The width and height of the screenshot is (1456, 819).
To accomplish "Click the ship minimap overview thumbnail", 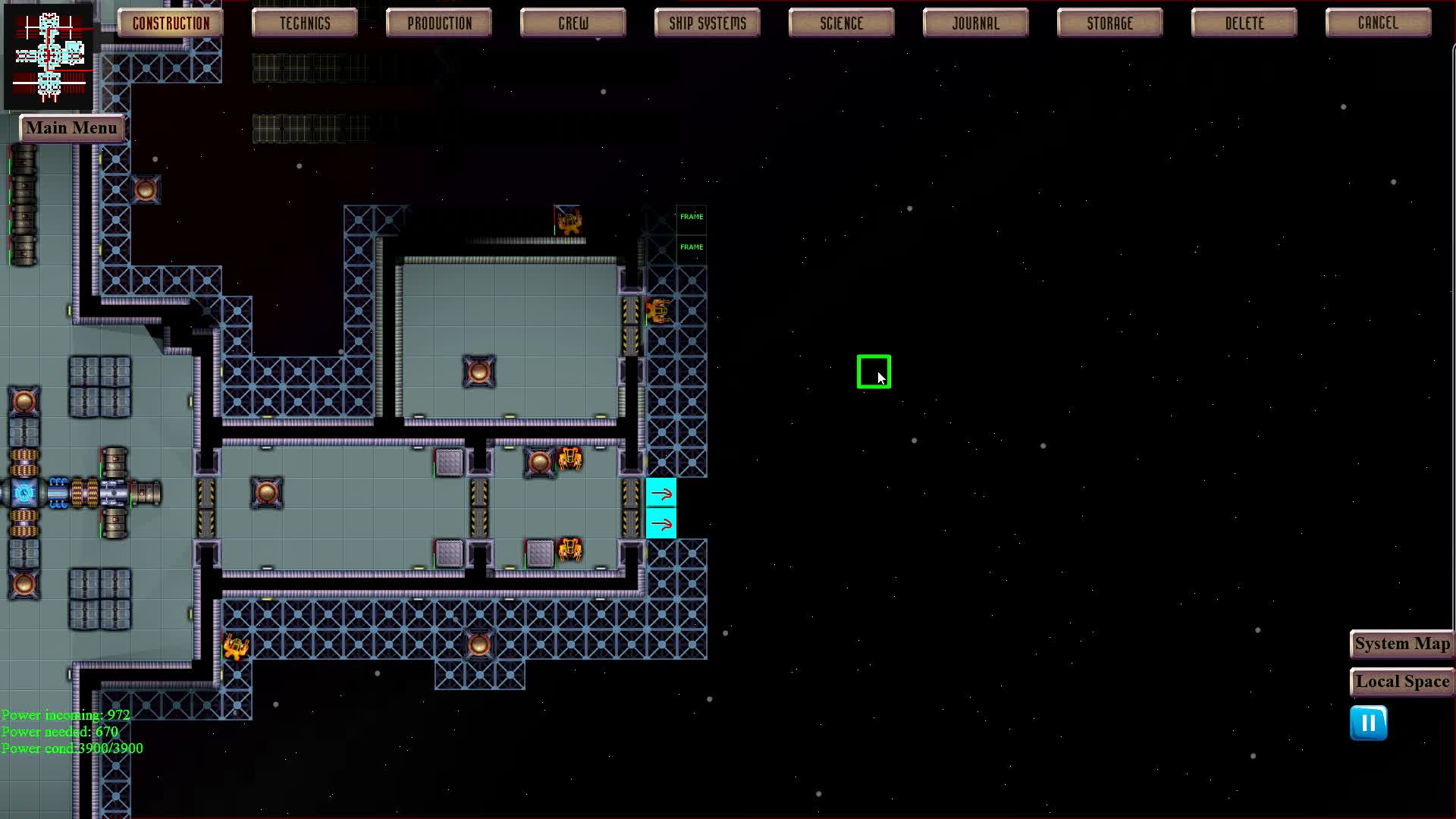I will click(x=49, y=57).
